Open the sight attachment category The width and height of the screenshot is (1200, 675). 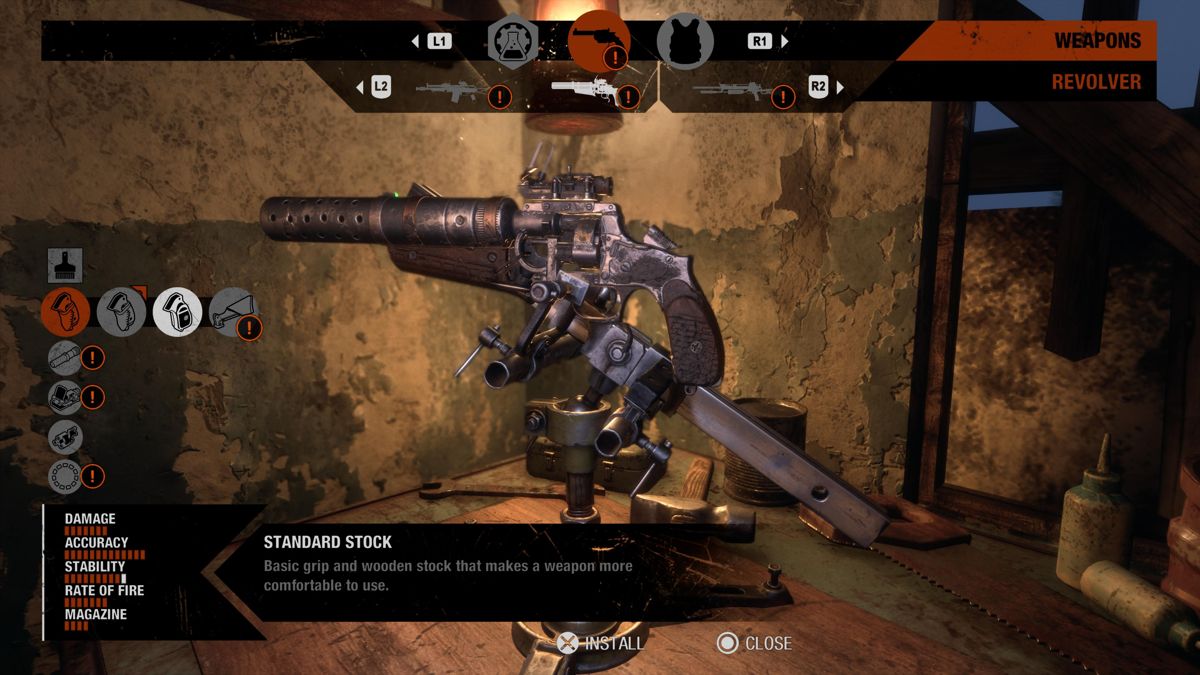coord(65,396)
